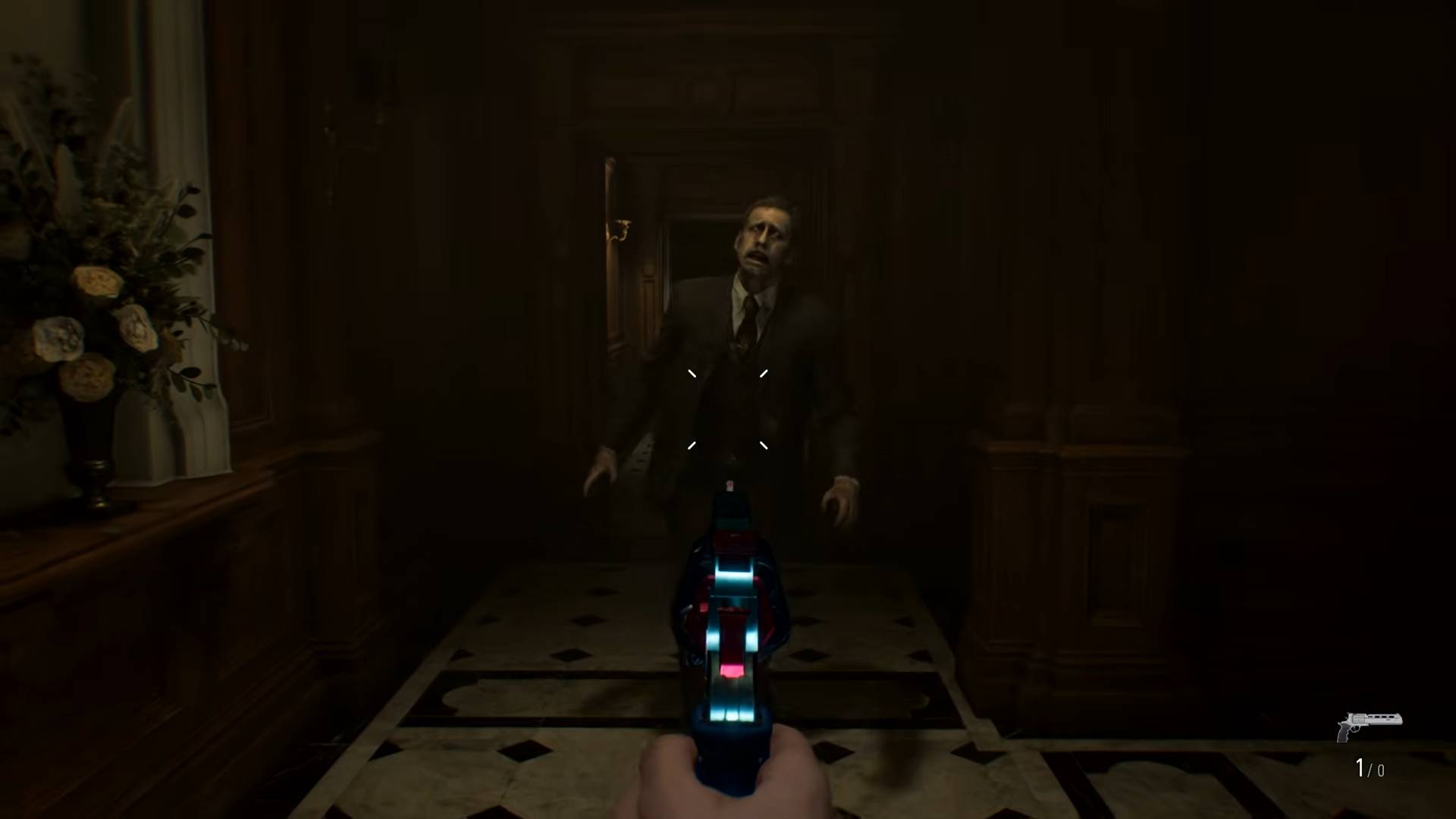The width and height of the screenshot is (1456, 819).
Task: Click the upper-right crosshair bracket
Action: coord(763,373)
